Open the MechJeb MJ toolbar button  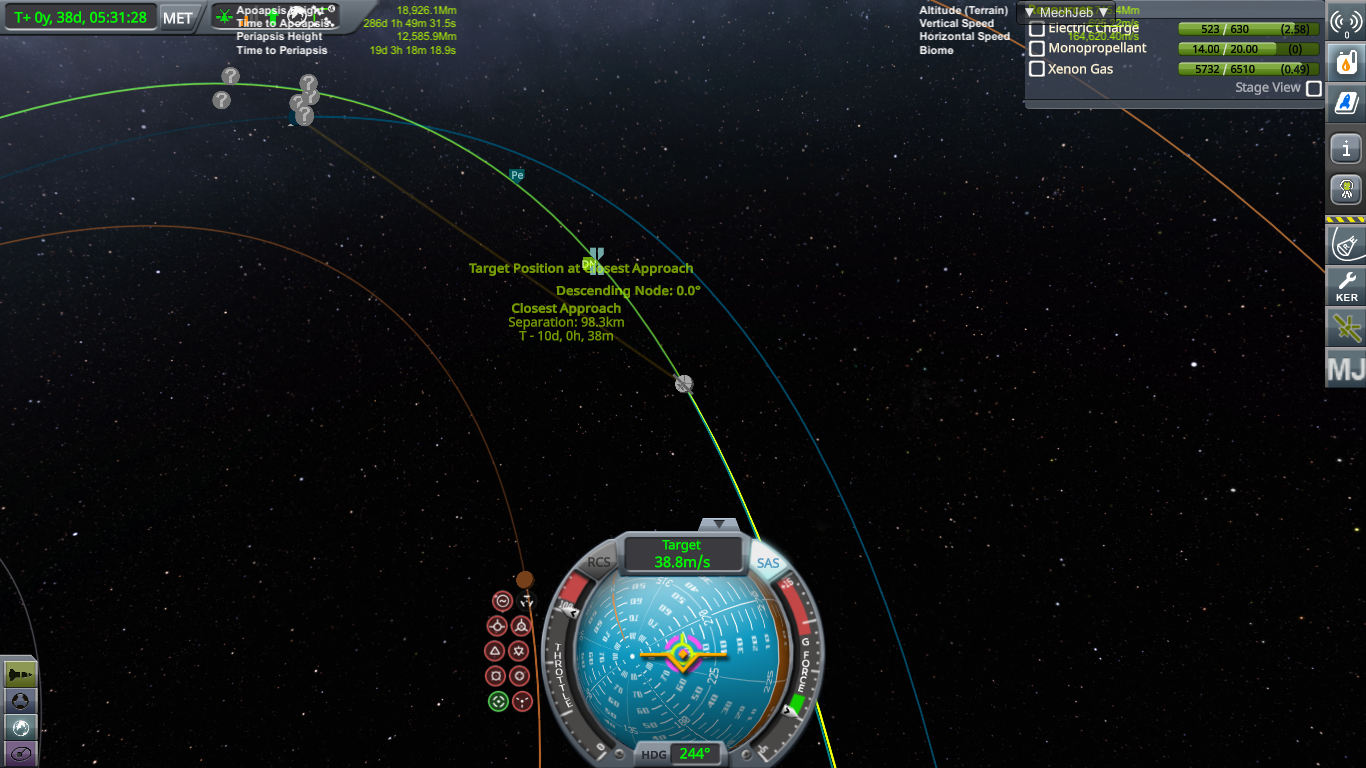(1346, 369)
